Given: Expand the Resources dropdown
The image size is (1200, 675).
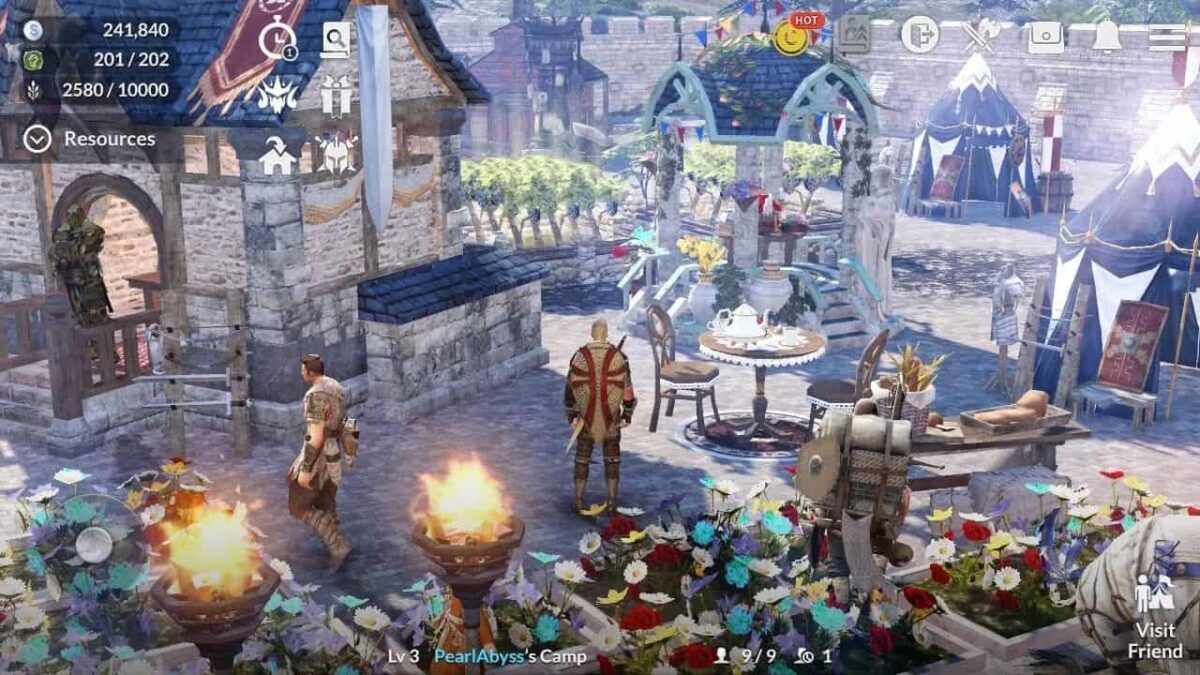Looking at the screenshot, I should [38, 139].
